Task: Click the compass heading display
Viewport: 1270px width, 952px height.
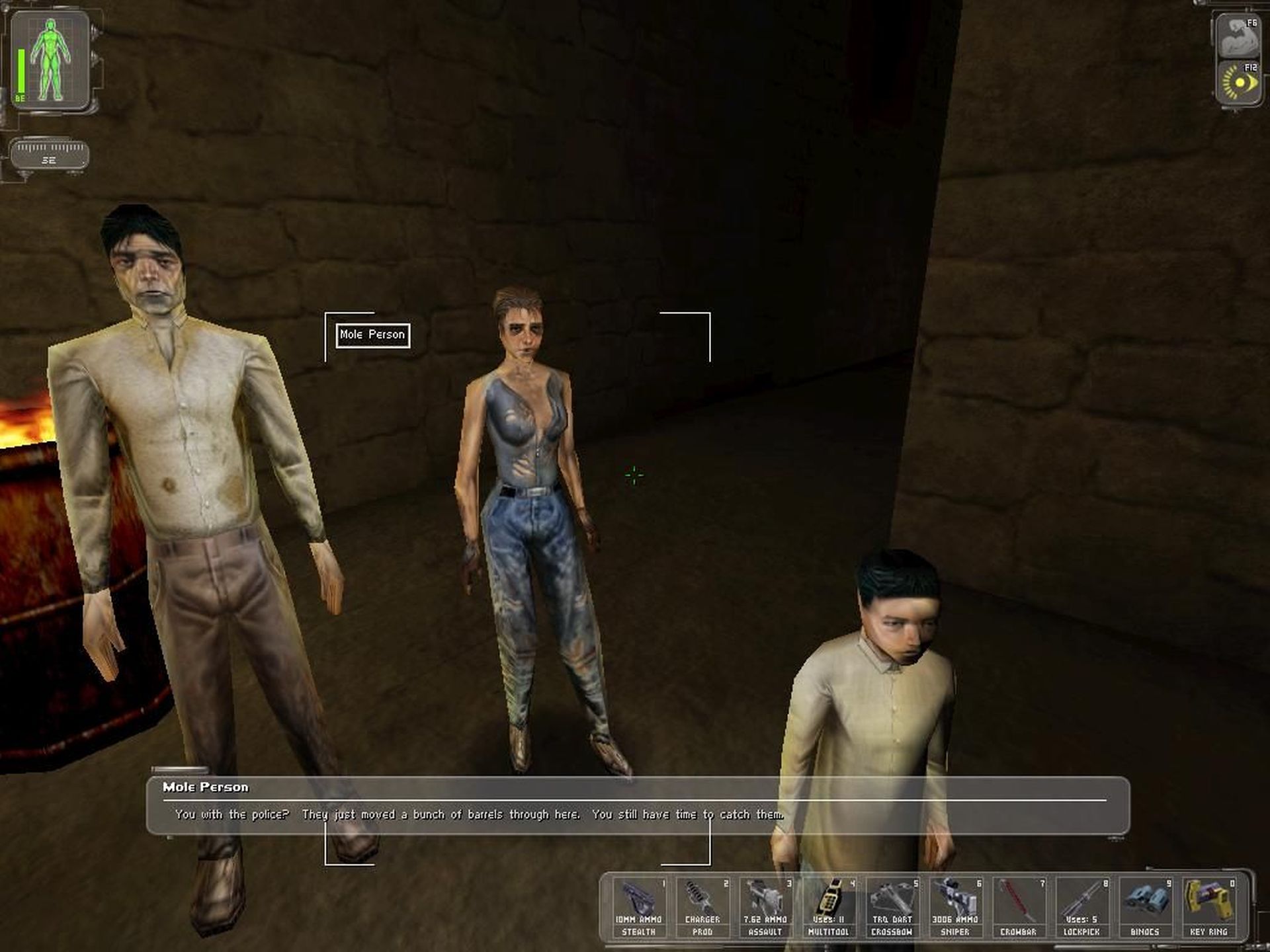Action: 50,154
